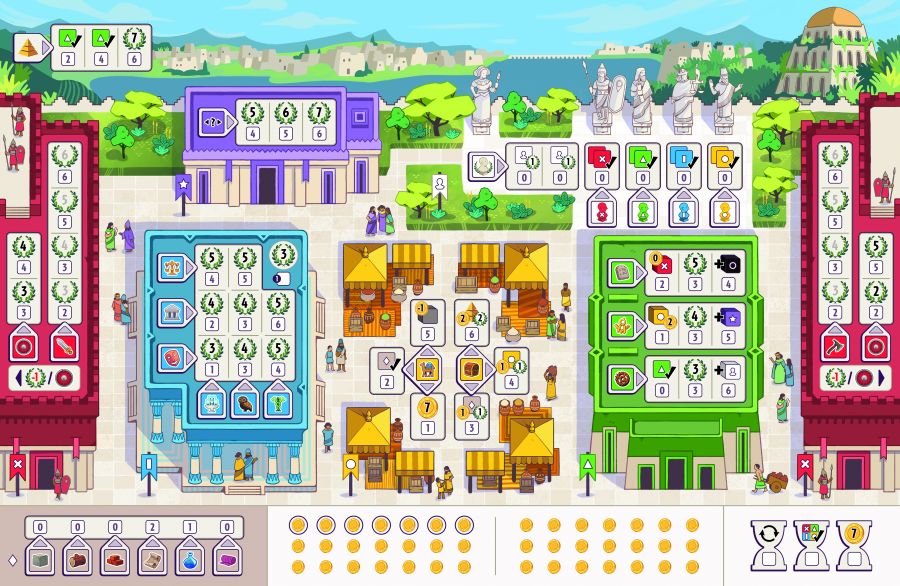Activate the treasure chest market action
The image size is (900, 586).
point(470,369)
